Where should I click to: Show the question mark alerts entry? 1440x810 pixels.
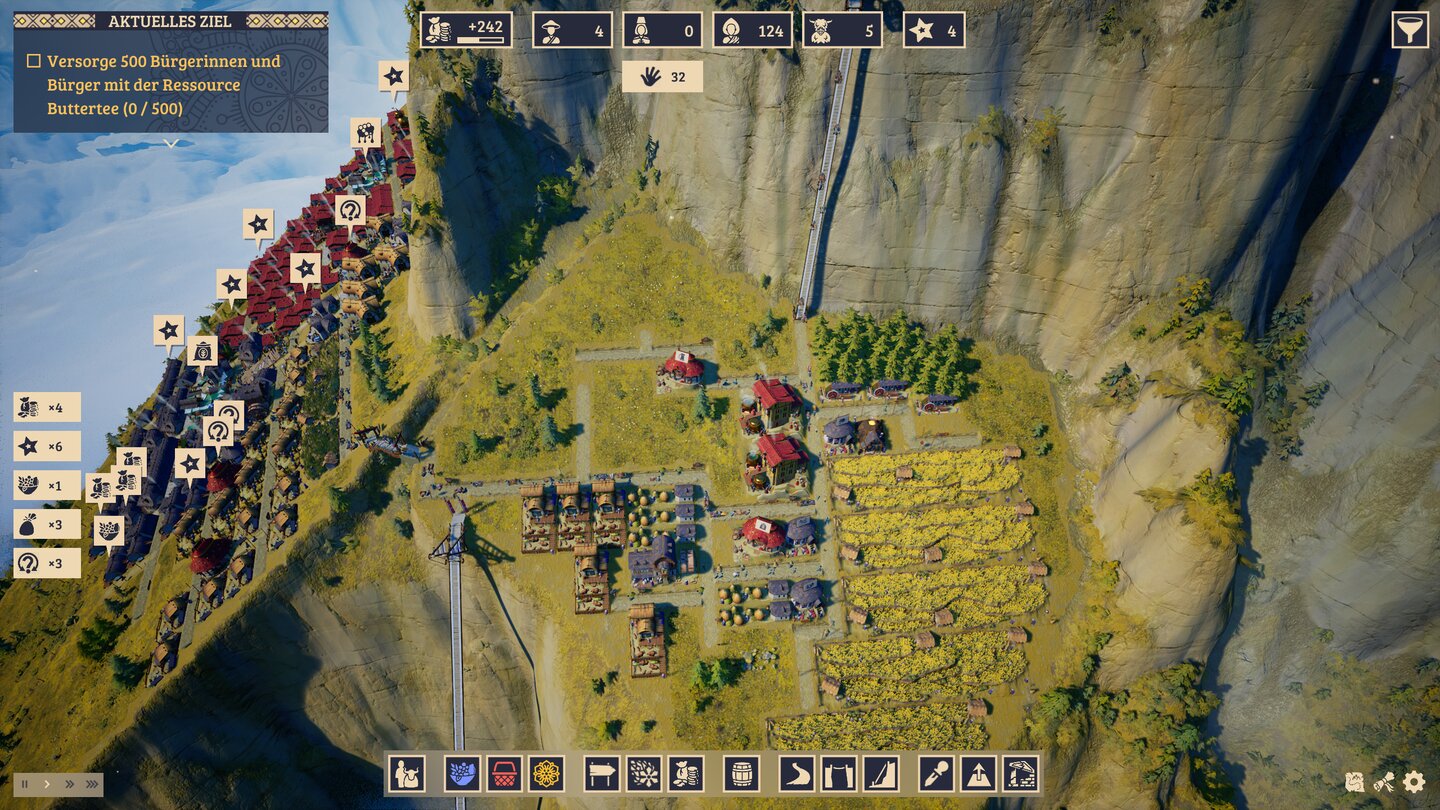coord(46,563)
